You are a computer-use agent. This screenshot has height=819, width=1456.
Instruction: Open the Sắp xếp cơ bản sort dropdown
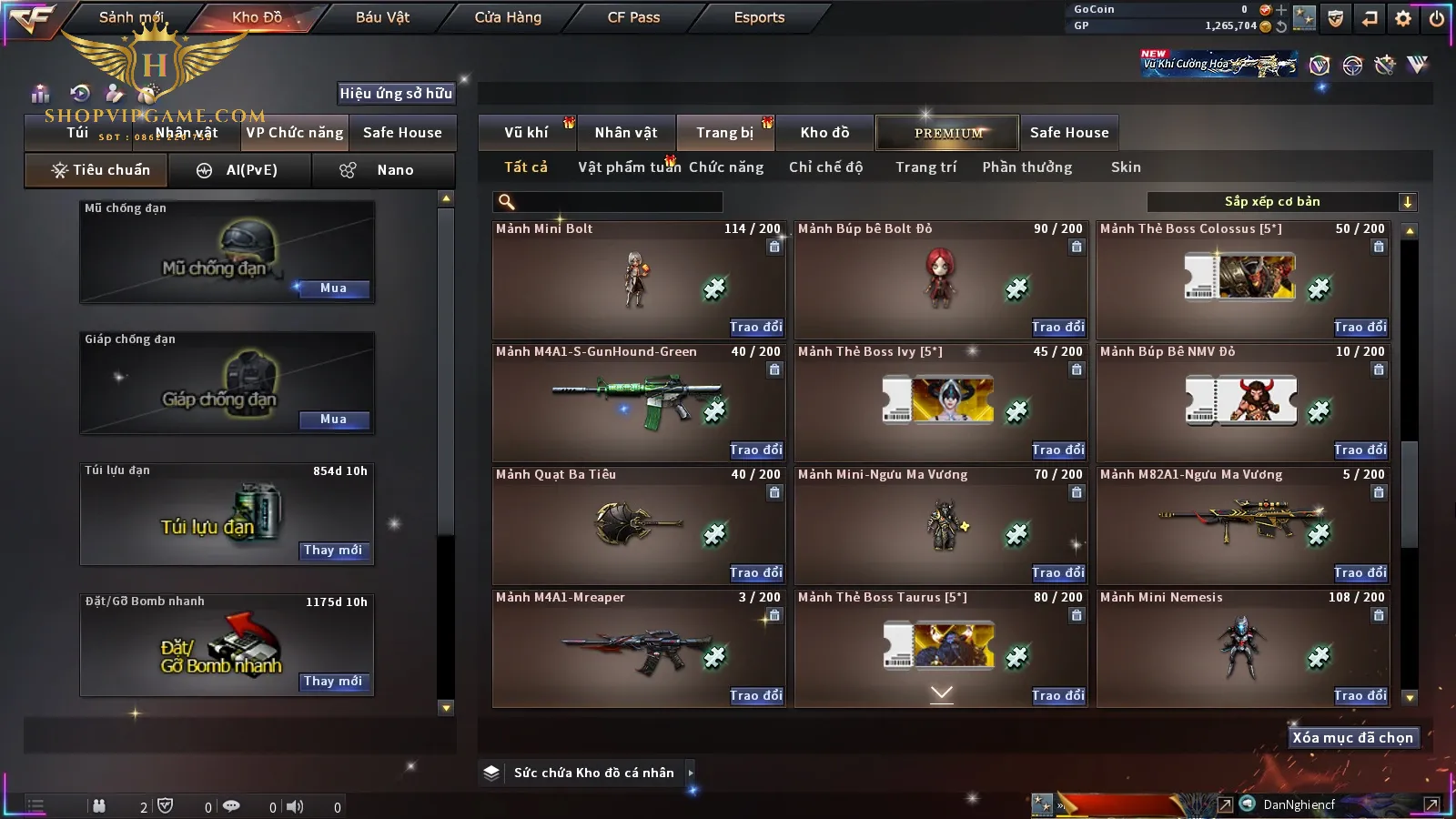click(x=1282, y=202)
